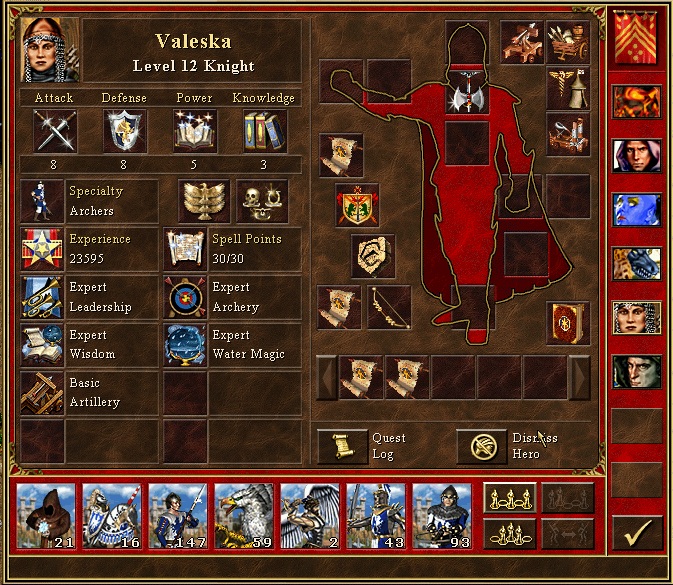Click the Attack crossed swords icon
Screen dimensions: 673x585
coord(54,131)
